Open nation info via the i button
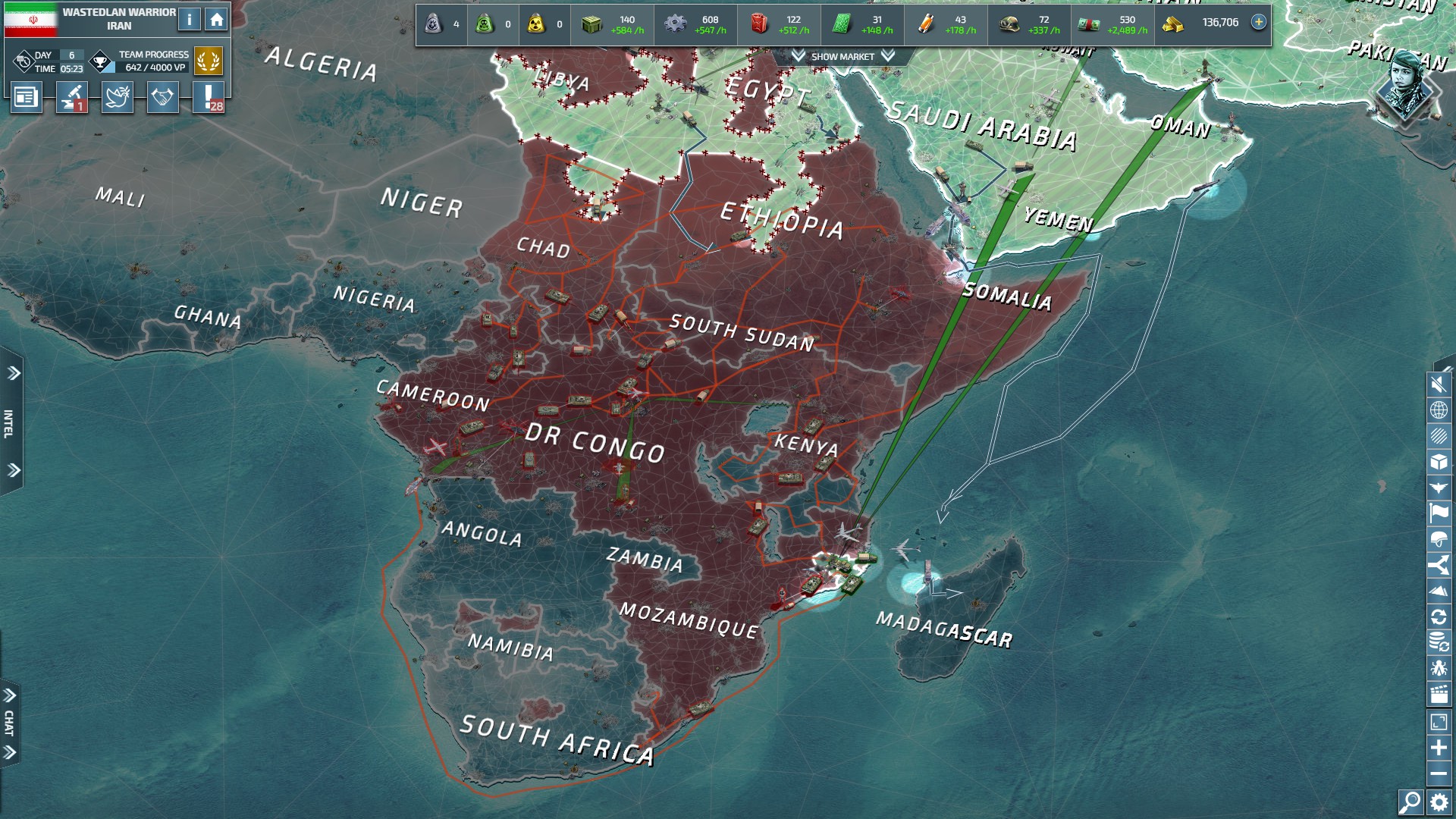The image size is (1456, 819). 190,20
